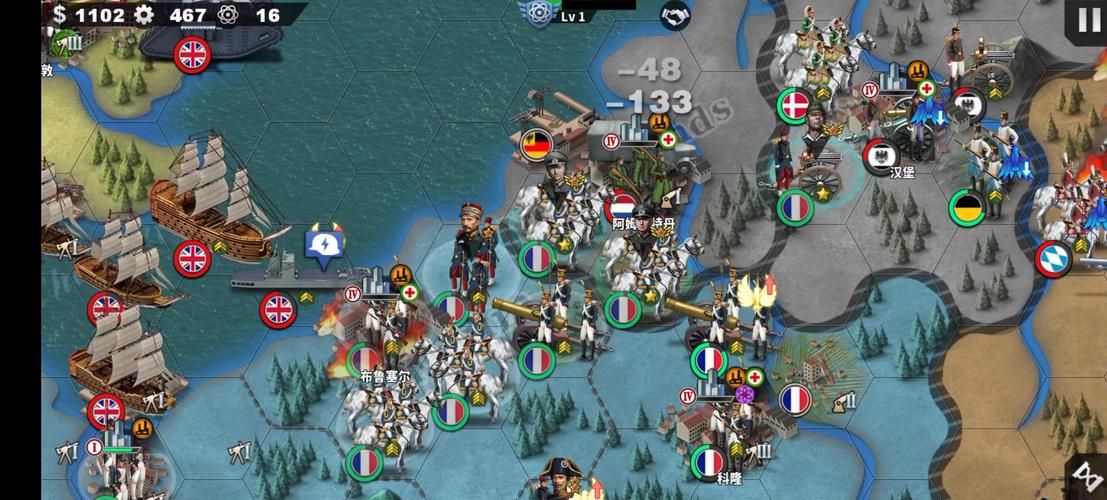Open the Lv 1 technology badge
The image size is (1107, 500).
(538, 14)
